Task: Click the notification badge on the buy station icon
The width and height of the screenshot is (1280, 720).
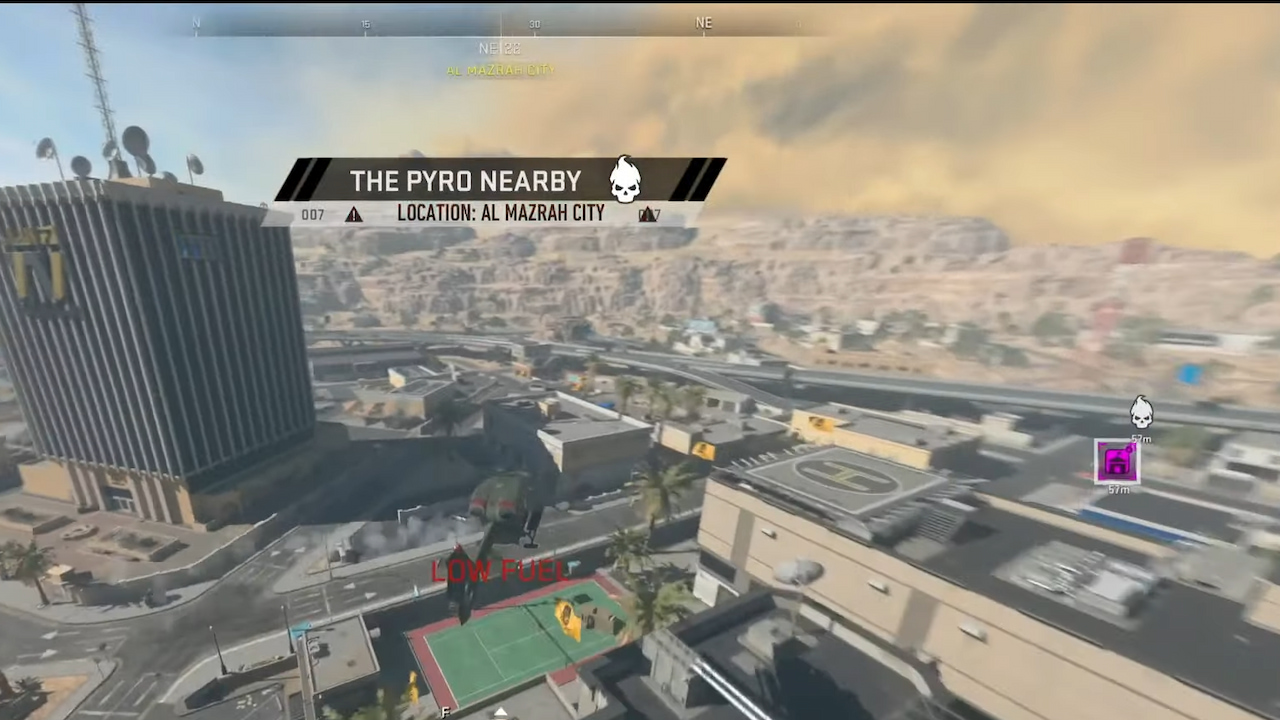Action: point(1129,448)
